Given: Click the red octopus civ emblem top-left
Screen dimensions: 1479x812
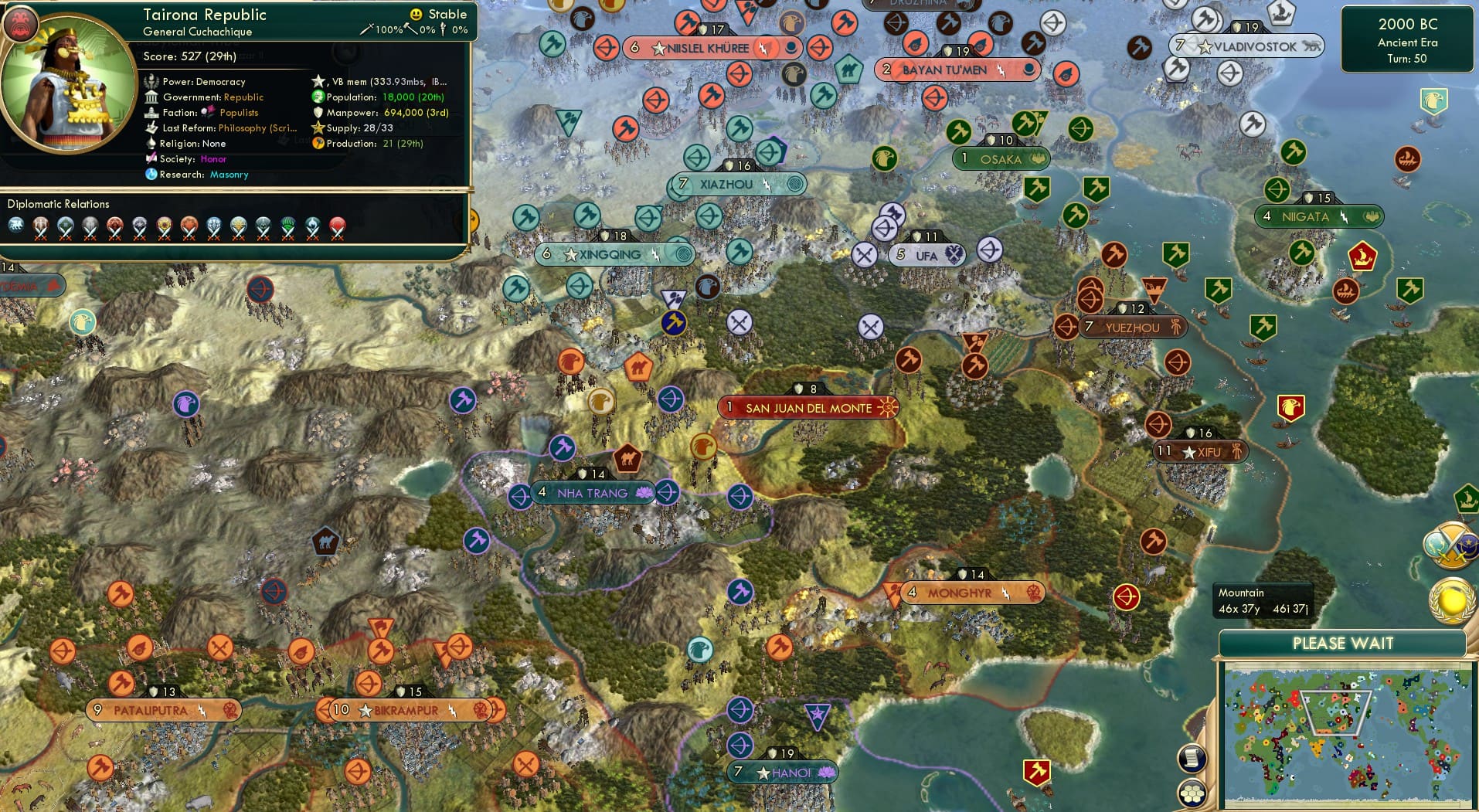Looking at the screenshot, I should (22, 23).
